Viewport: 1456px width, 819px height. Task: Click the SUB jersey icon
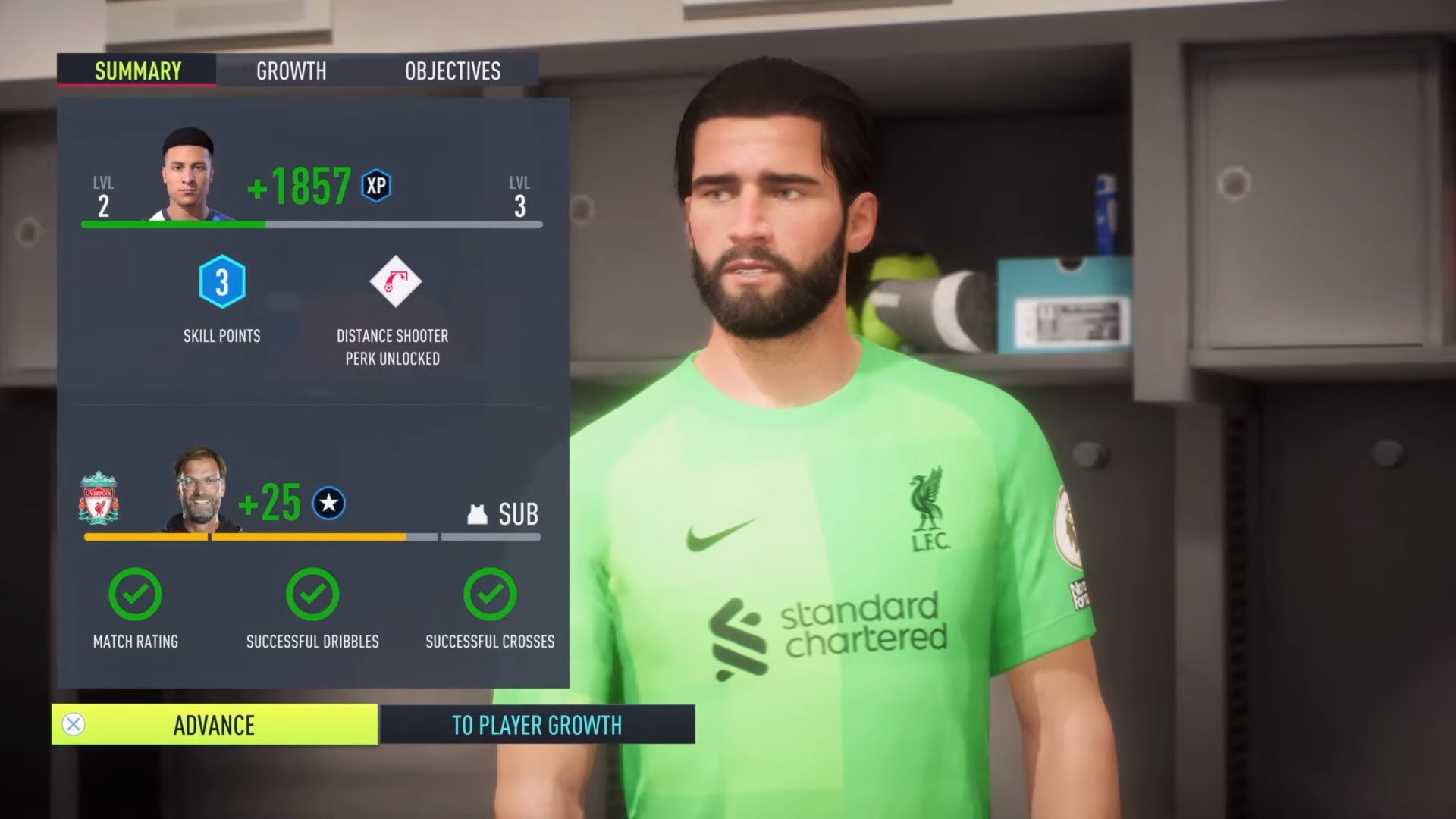476,514
